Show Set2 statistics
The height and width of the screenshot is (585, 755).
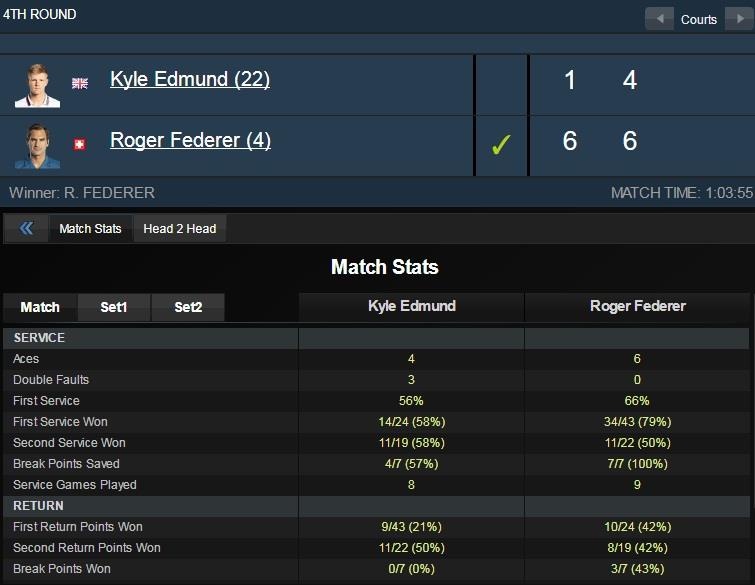[x=188, y=308]
